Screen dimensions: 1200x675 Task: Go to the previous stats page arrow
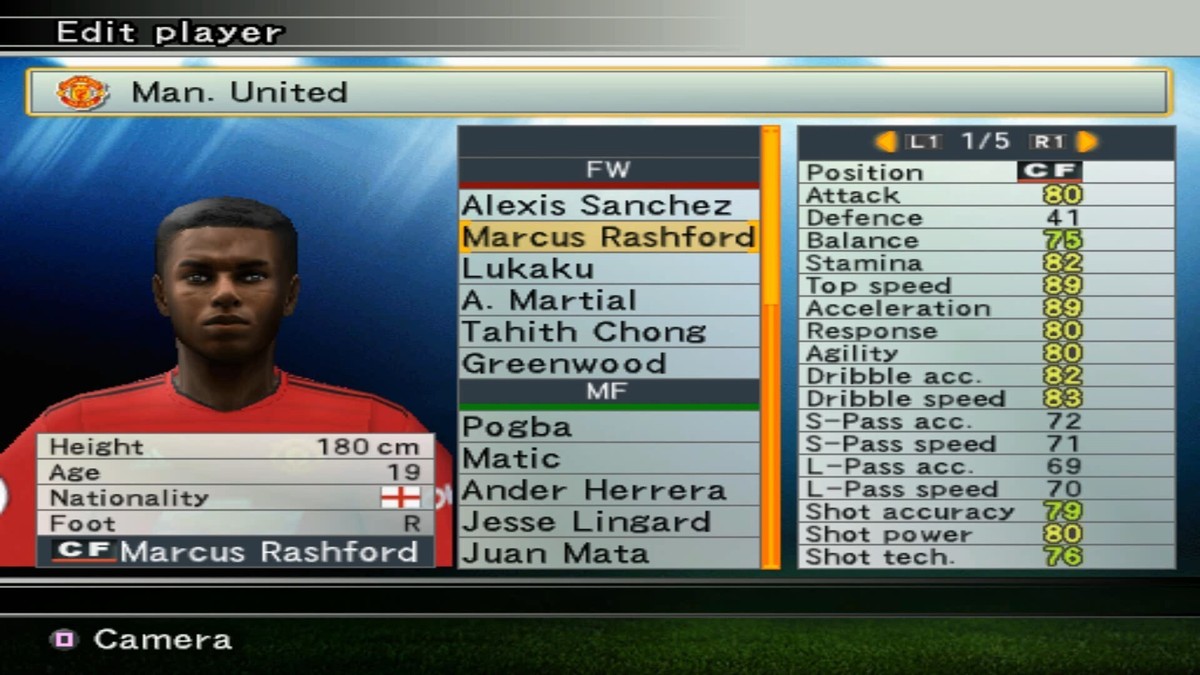pyautogui.click(x=886, y=142)
